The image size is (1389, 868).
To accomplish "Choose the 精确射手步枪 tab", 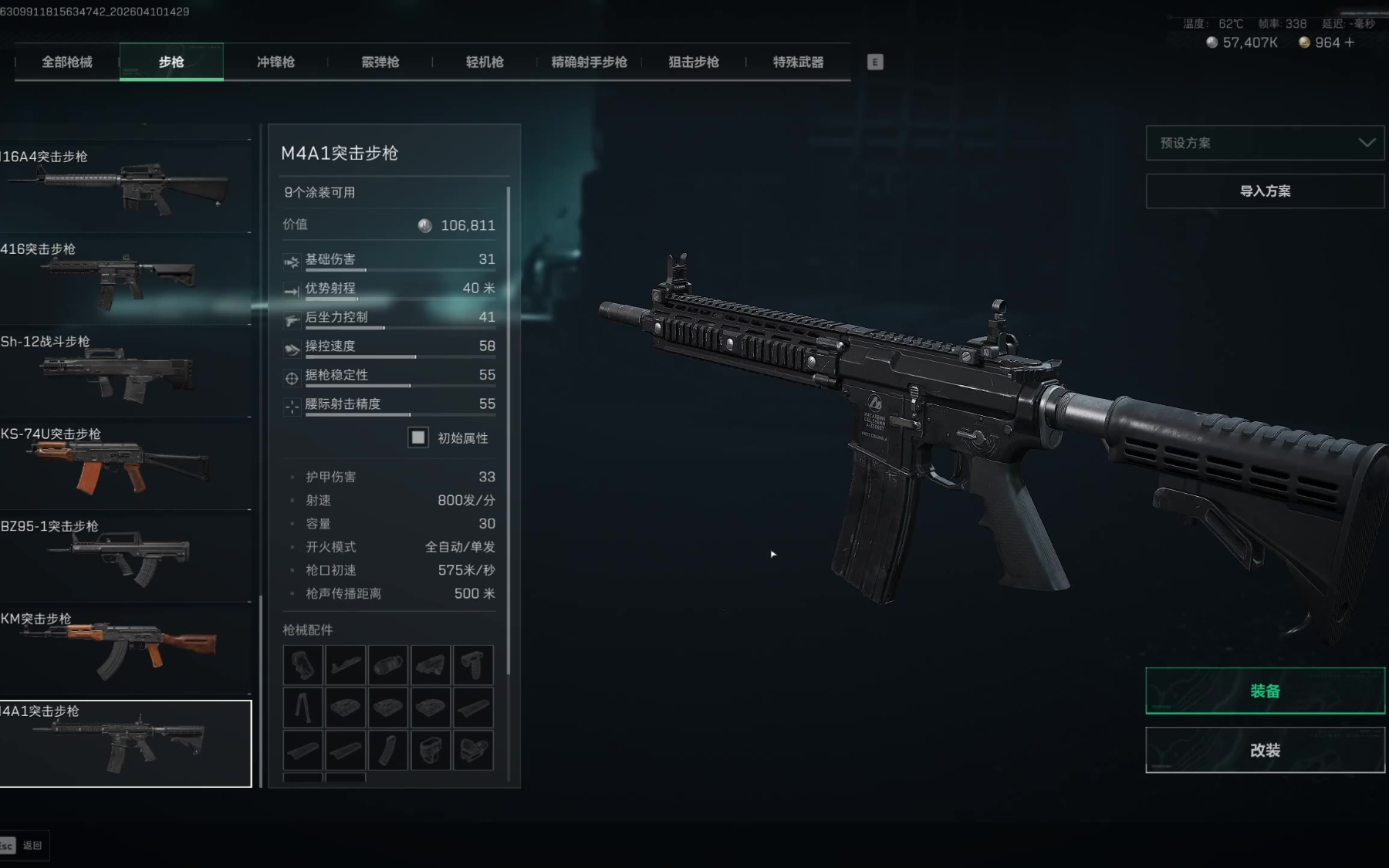I will point(589,62).
